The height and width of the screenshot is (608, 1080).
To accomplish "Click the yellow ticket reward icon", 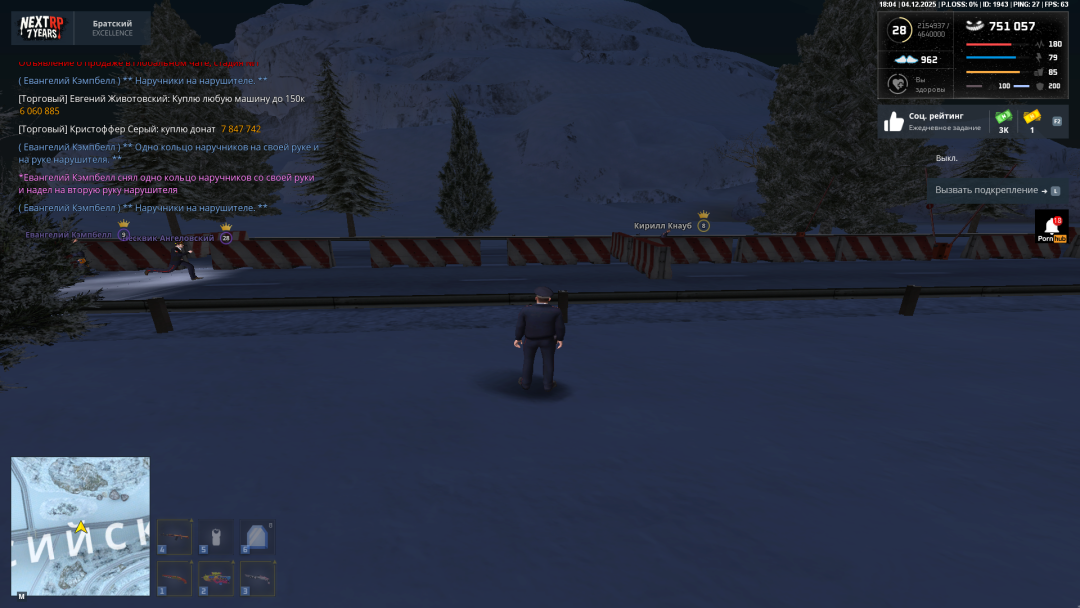I will click(x=1032, y=118).
